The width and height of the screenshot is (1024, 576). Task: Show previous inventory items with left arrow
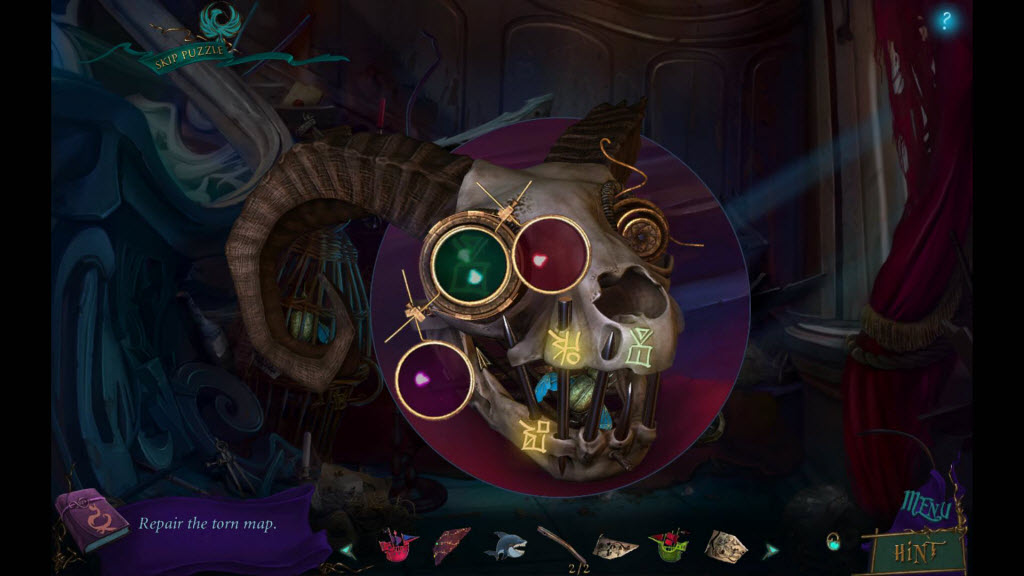click(x=347, y=549)
